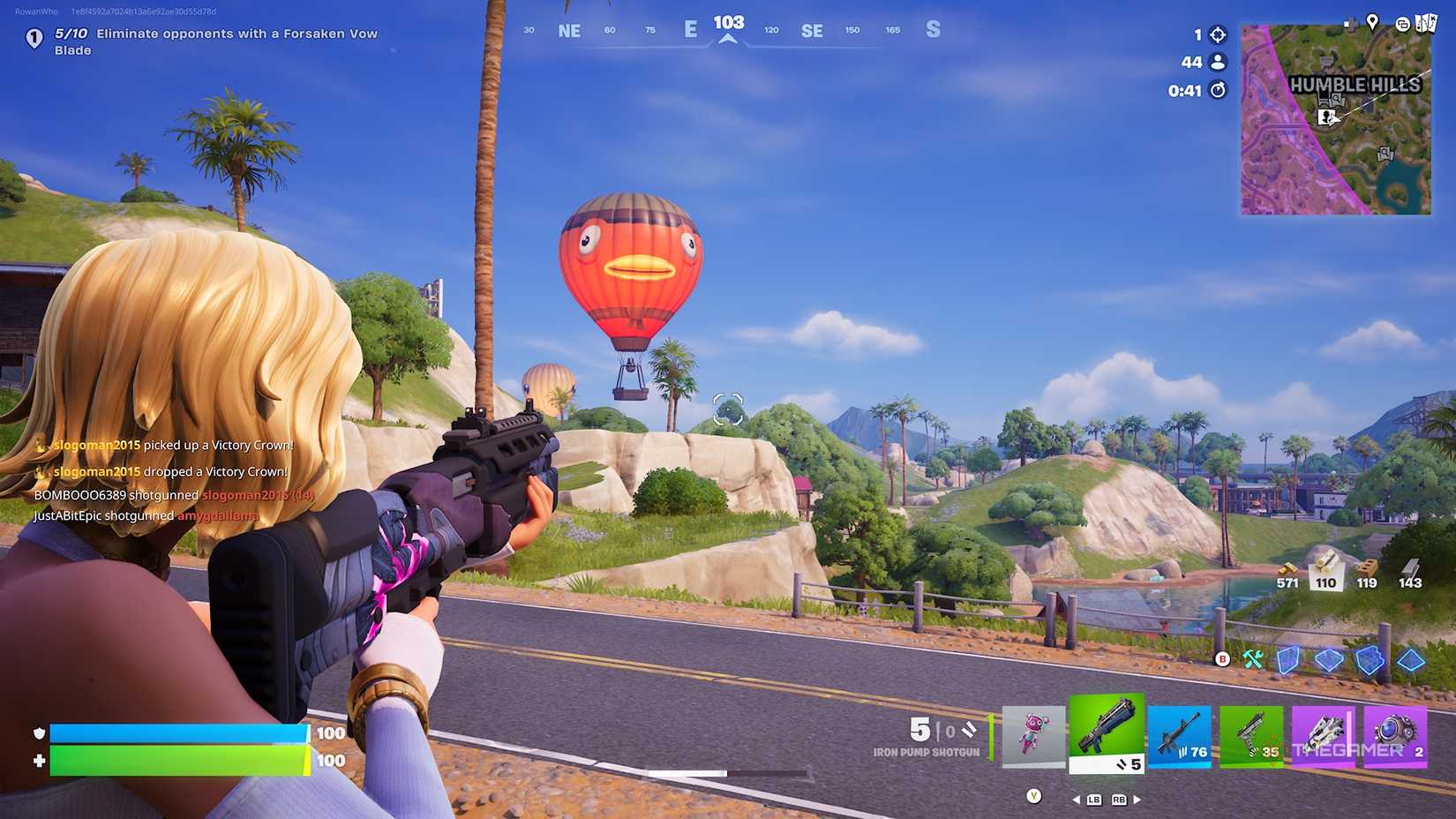Click the B build mode prompt
Screen dimensions: 1456x819
pyautogui.click(x=1222, y=658)
